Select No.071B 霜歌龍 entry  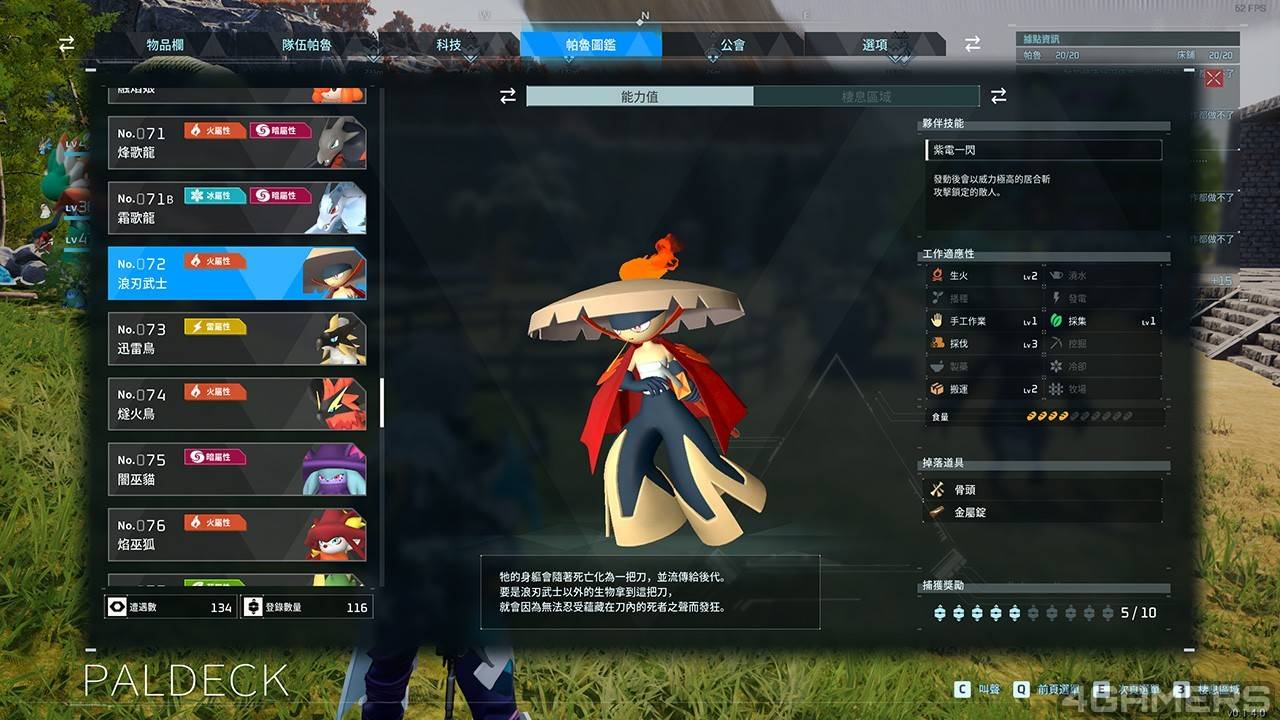(237, 208)
